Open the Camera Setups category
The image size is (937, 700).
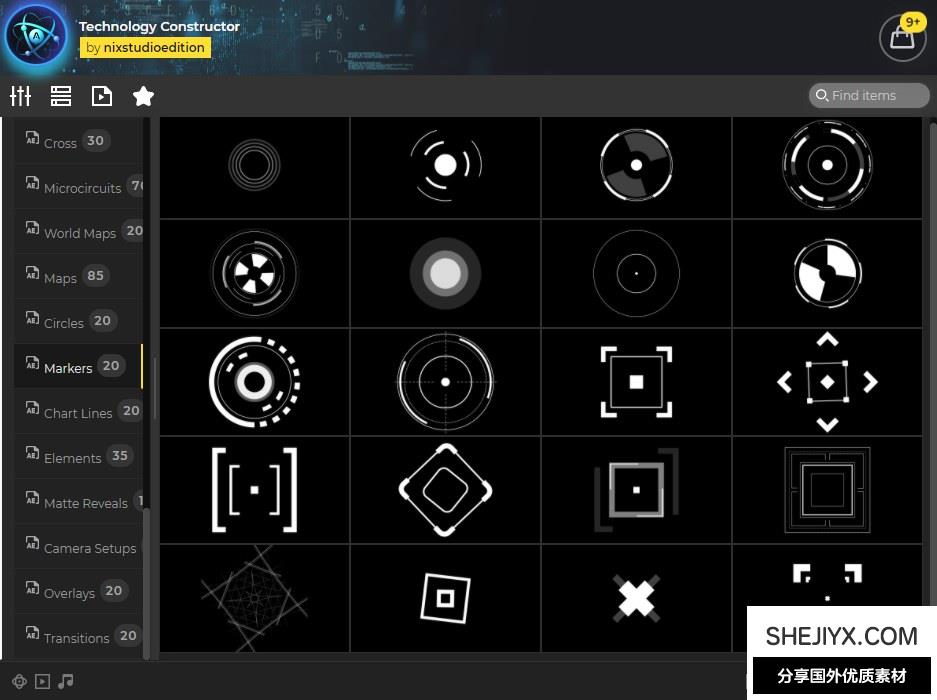[89, 547]
